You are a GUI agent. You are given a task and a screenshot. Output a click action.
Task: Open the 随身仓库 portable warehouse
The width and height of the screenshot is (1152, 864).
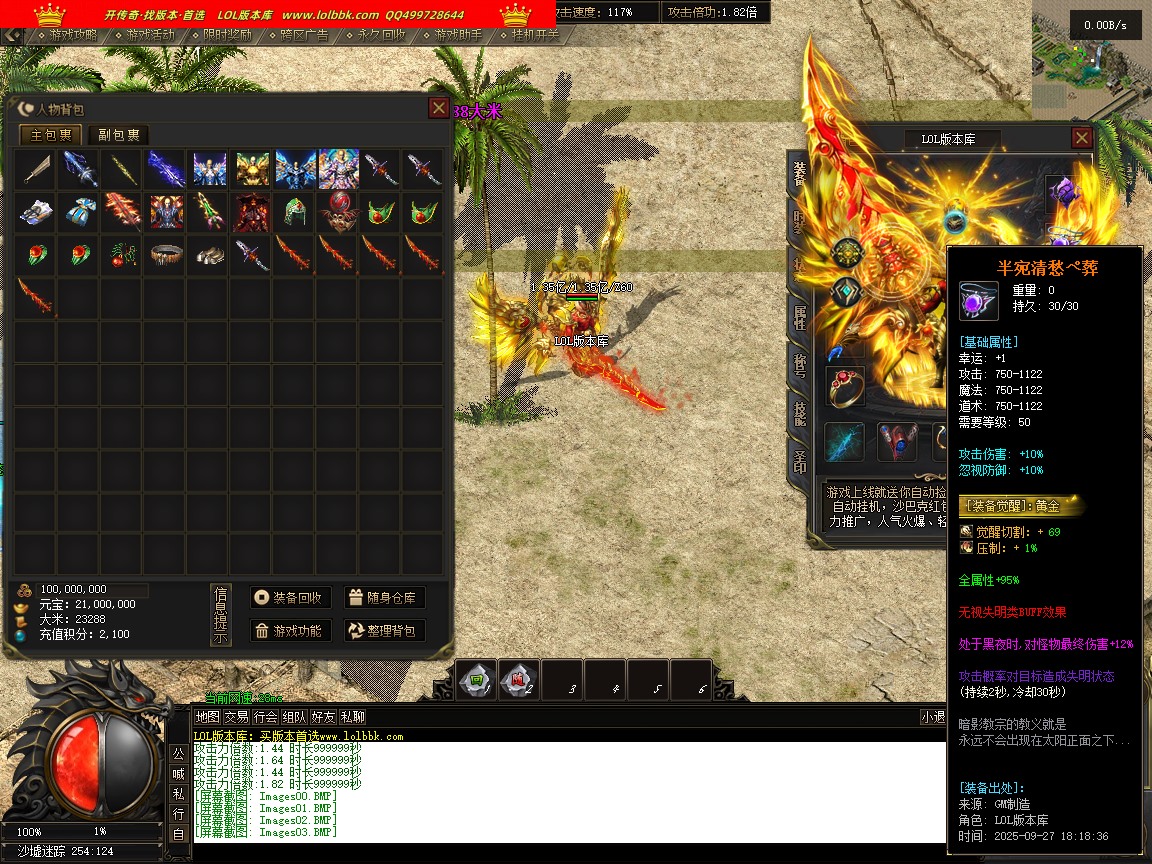385,598
